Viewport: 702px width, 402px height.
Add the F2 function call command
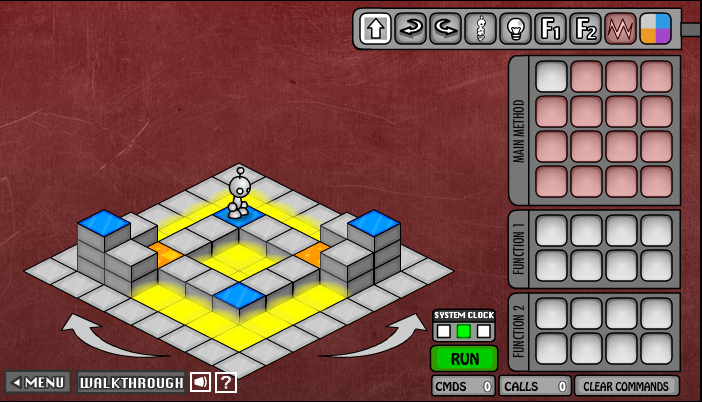tap(585, 28)
